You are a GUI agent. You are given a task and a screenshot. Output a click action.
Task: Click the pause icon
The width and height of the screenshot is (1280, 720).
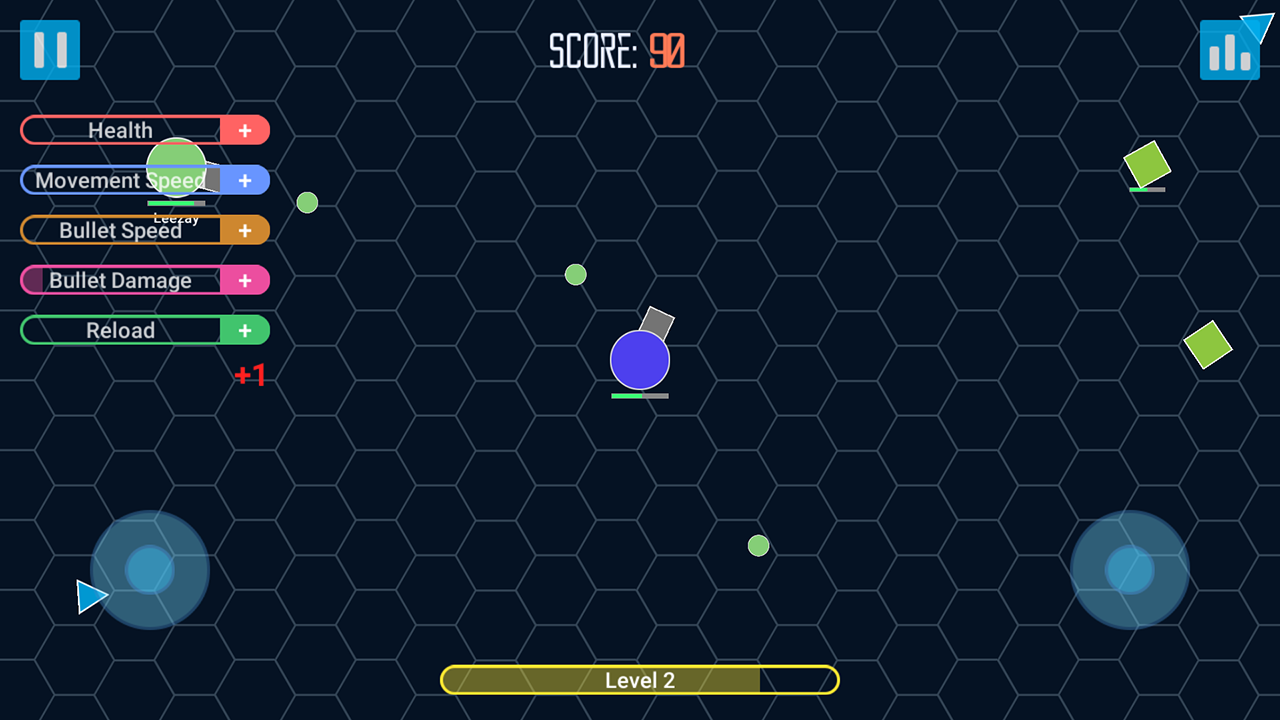(49, 49)
